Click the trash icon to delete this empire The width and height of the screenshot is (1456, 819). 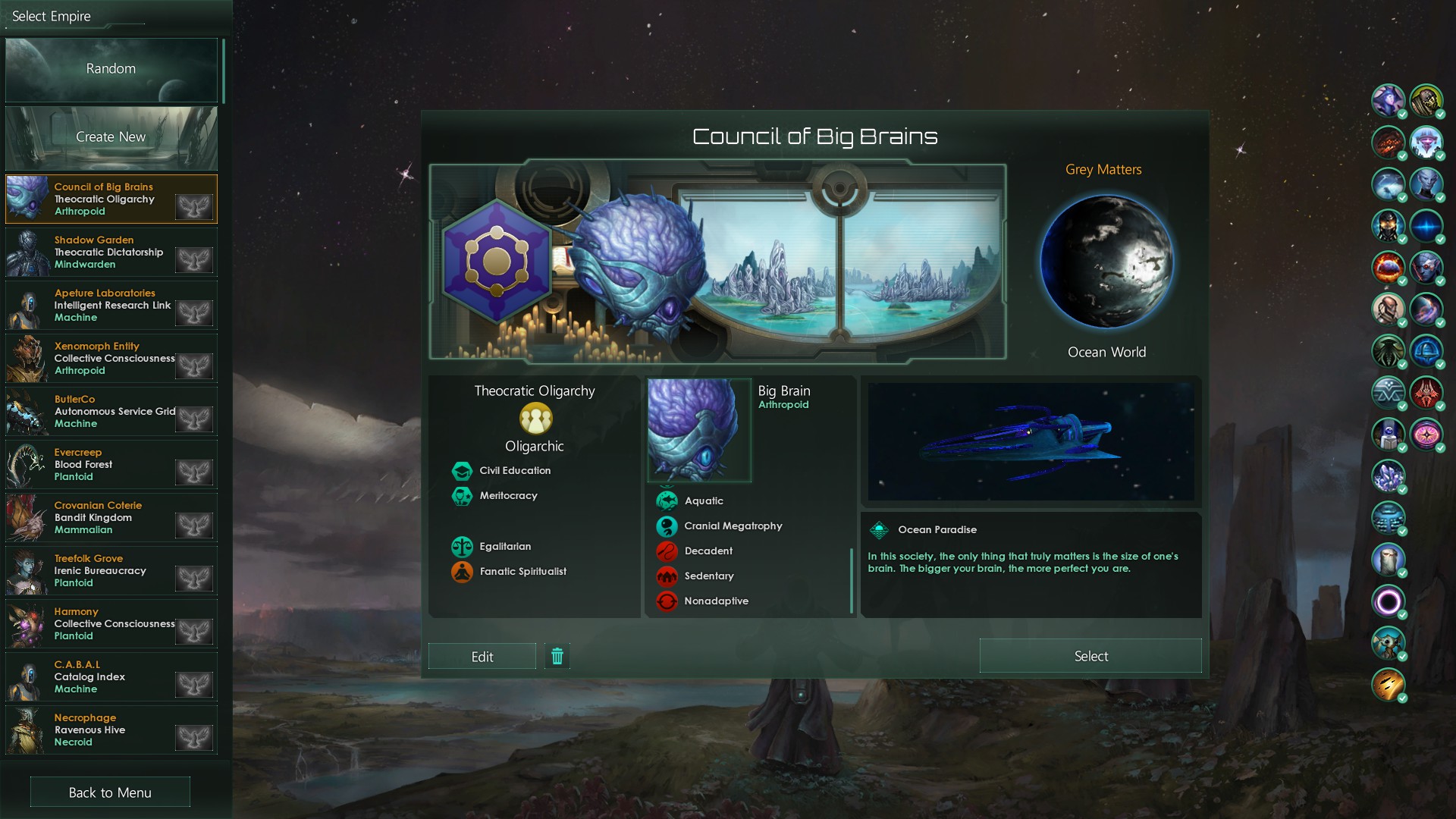[x=557, y=656]
